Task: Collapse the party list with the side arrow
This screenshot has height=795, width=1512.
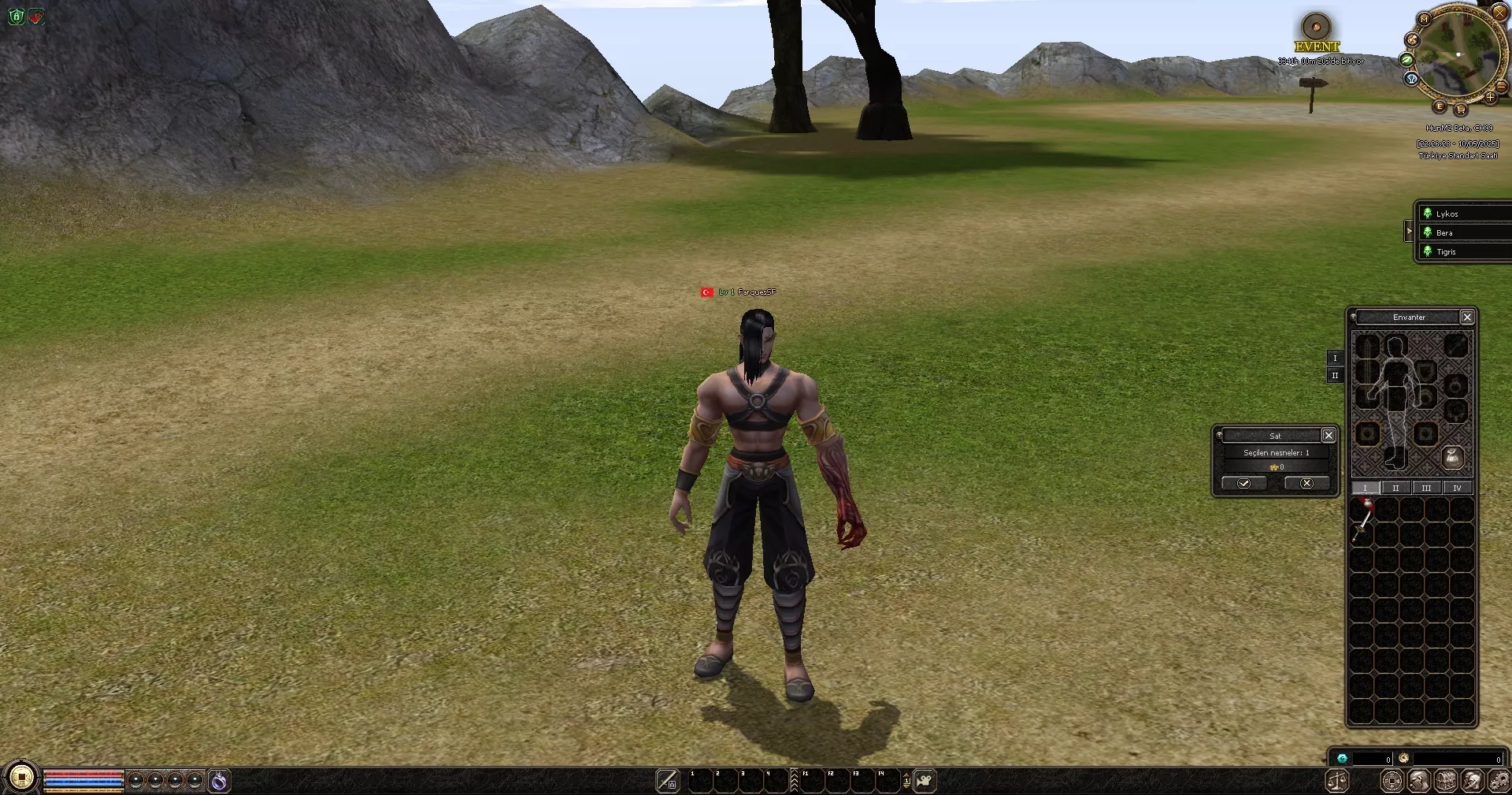Action: pyautogui.click(x=1410, y=231)
